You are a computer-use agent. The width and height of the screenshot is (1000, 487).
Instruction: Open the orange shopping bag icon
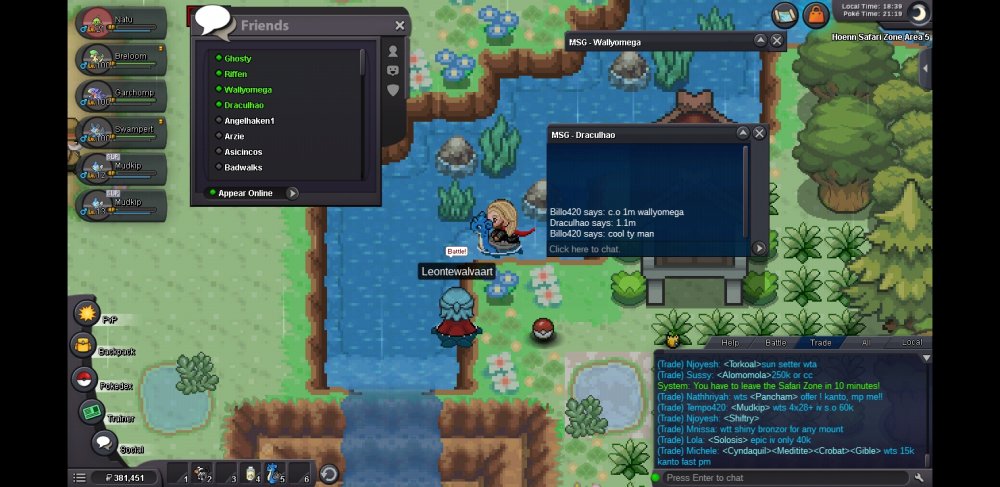tap(816, 14)
